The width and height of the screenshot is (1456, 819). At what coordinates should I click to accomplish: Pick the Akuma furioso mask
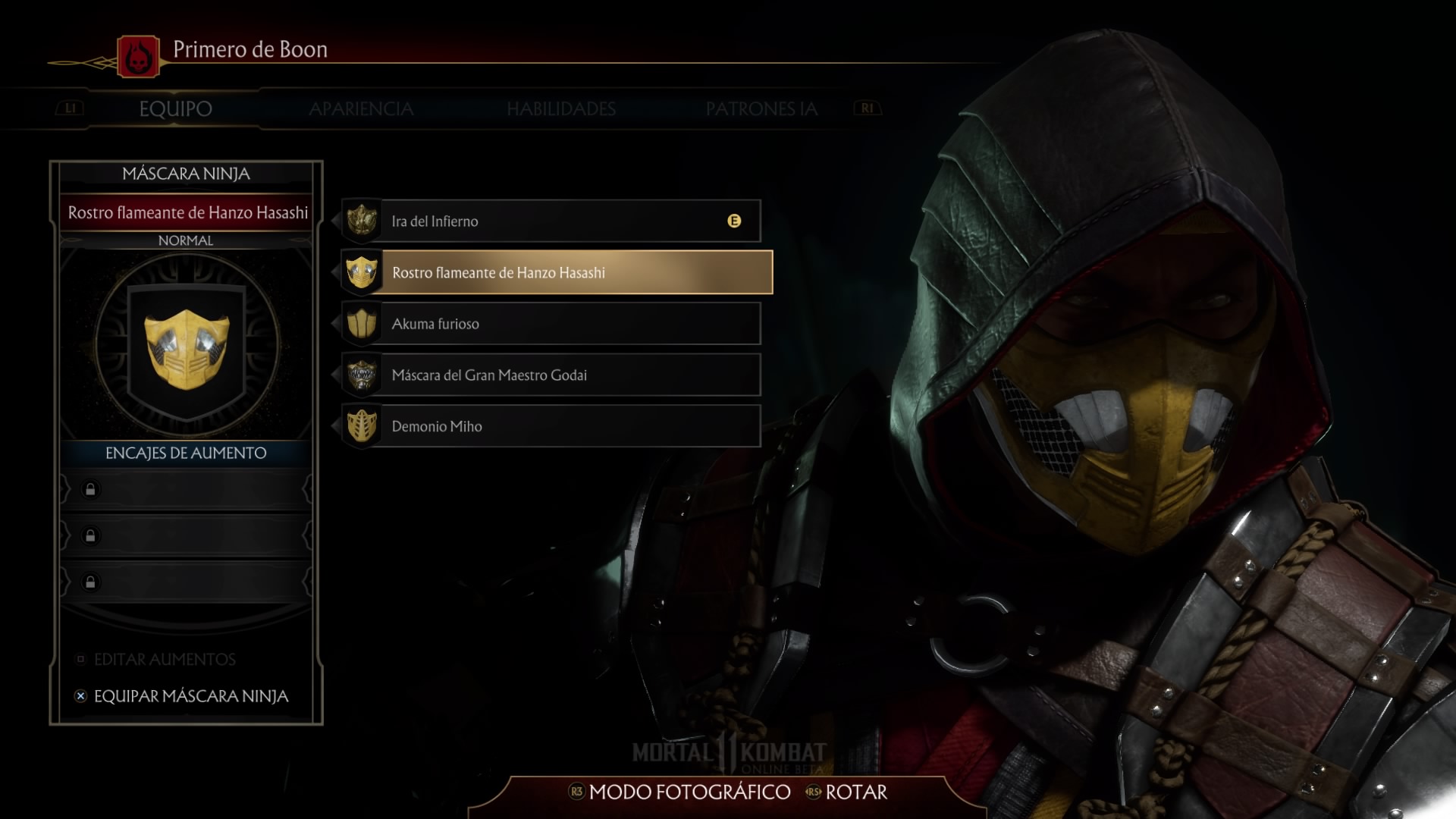[551, 324]
